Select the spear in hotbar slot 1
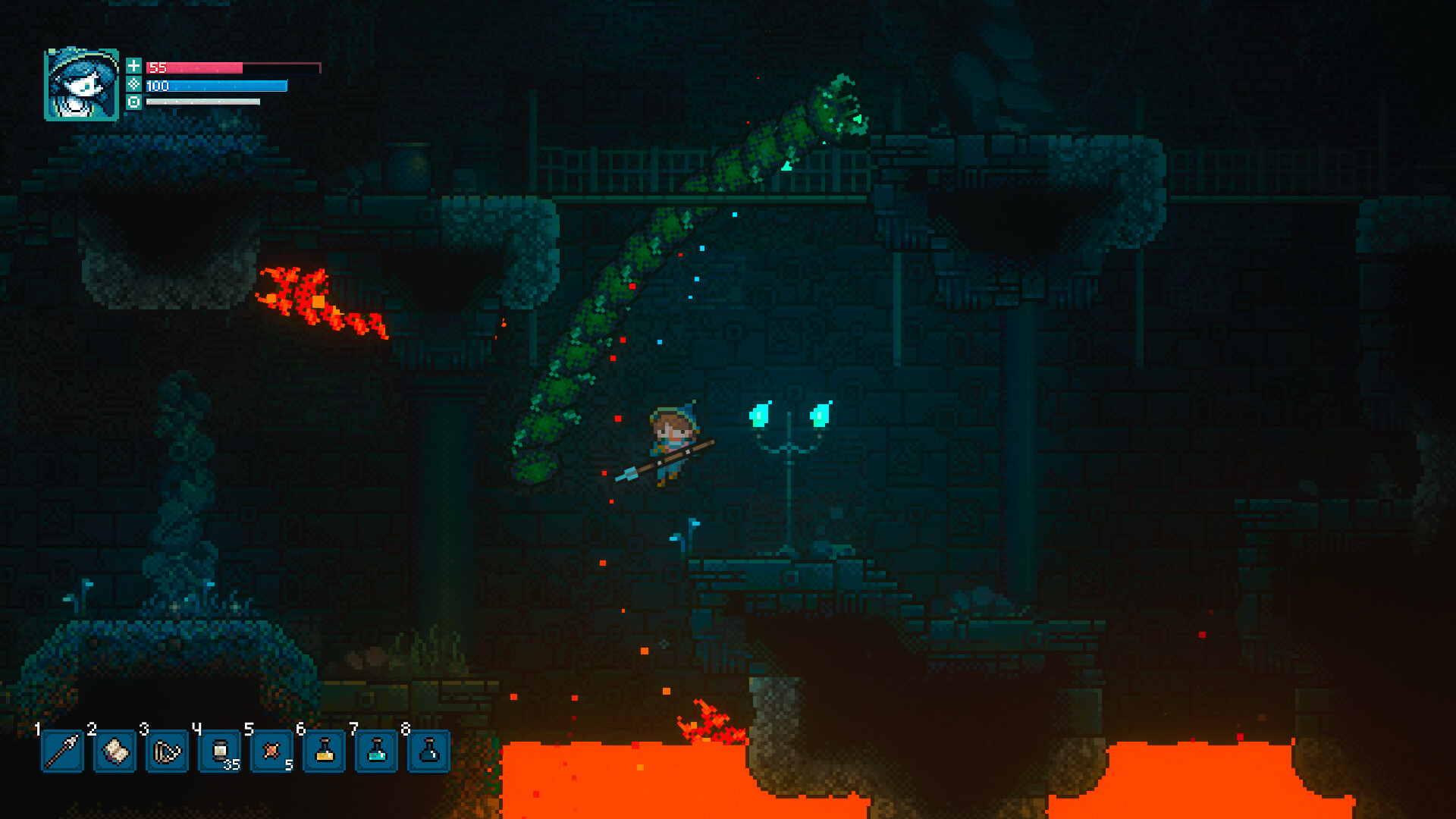The height and width of the screenshot is (819, 1456). [61, 752]
